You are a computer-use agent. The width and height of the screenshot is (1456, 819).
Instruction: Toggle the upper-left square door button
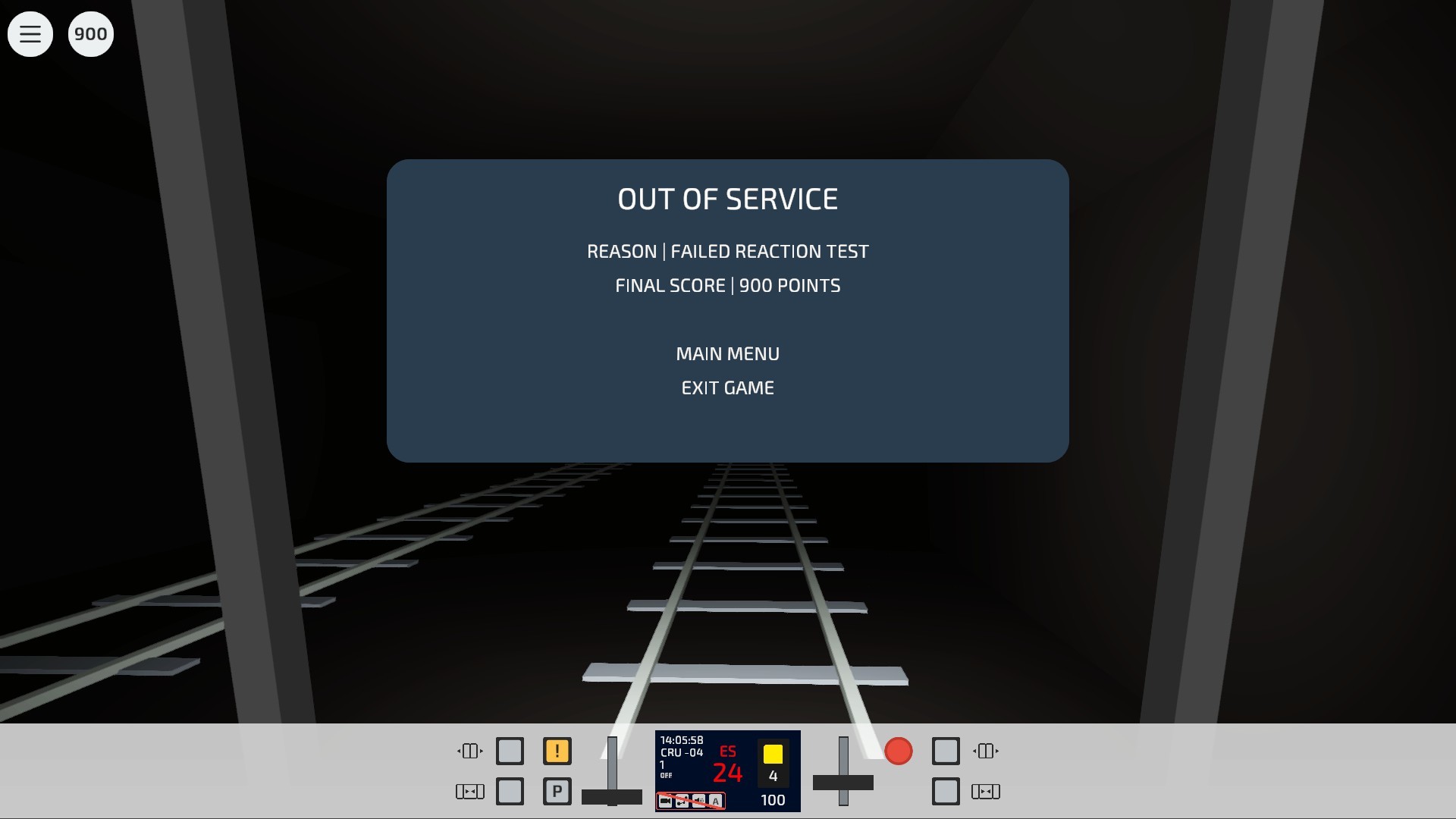510,750
